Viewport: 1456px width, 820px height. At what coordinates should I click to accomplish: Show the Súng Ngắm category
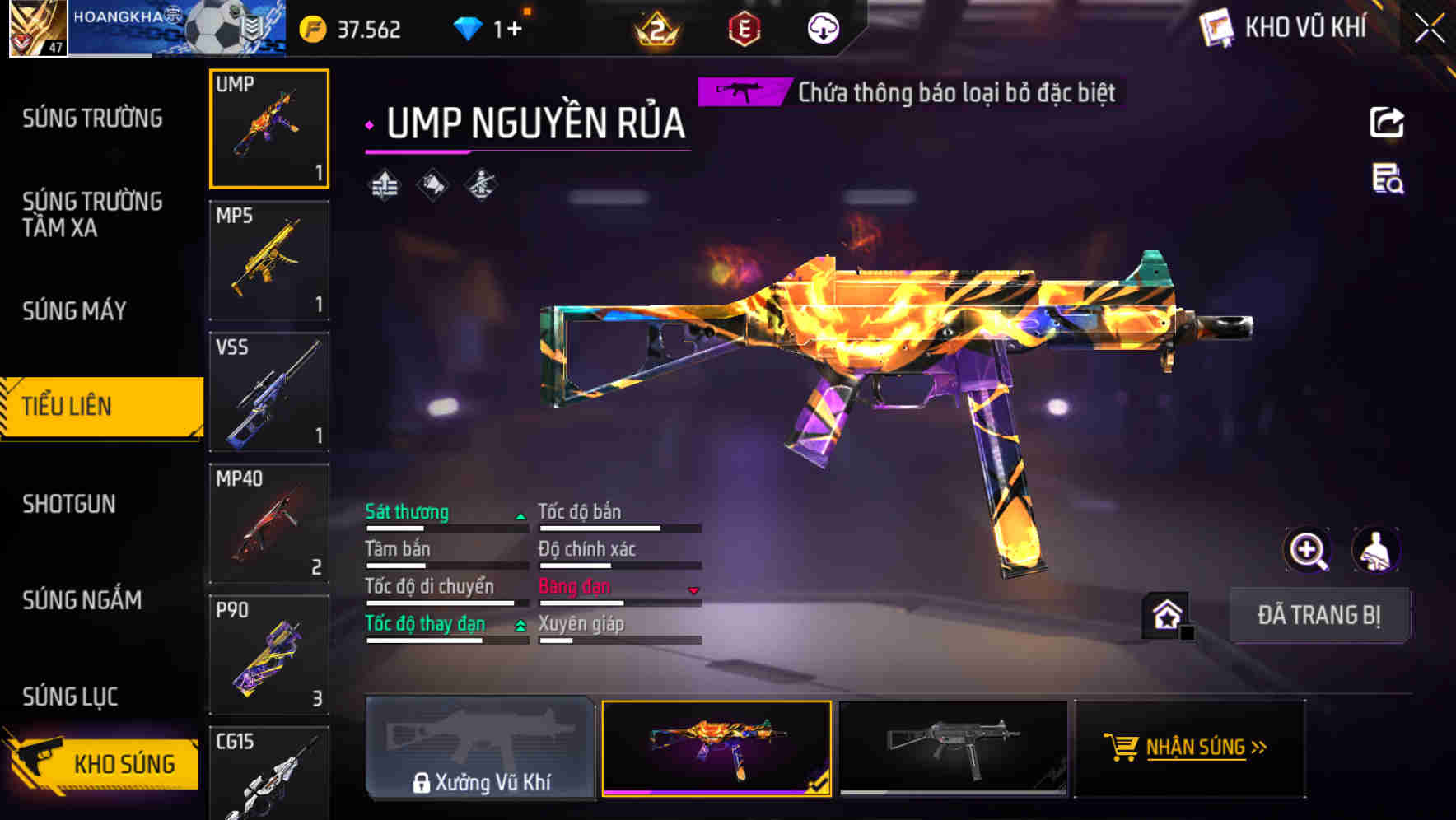click(x=82, y=600)
